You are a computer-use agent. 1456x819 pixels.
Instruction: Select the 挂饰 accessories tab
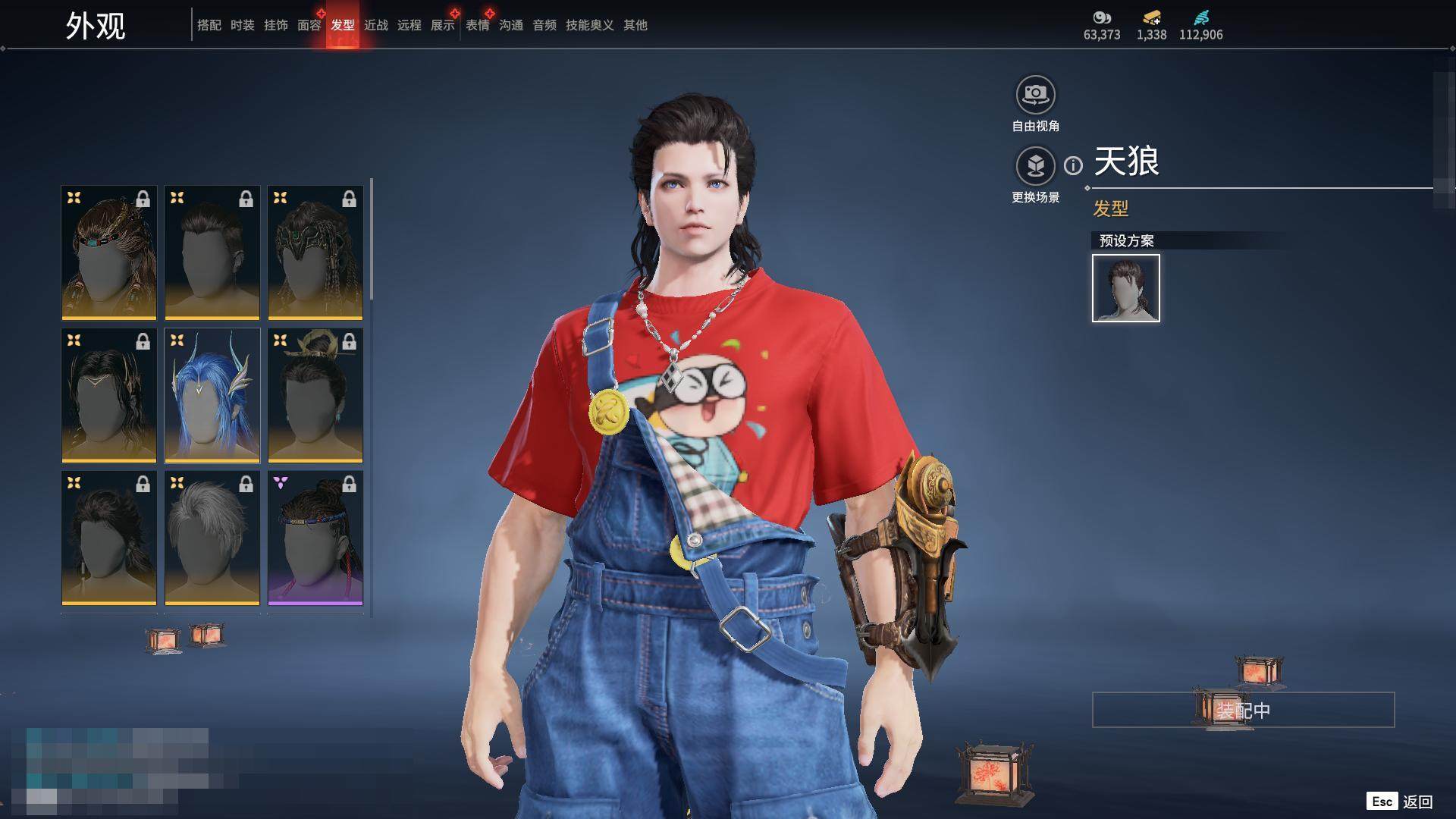tap(275, 25)
